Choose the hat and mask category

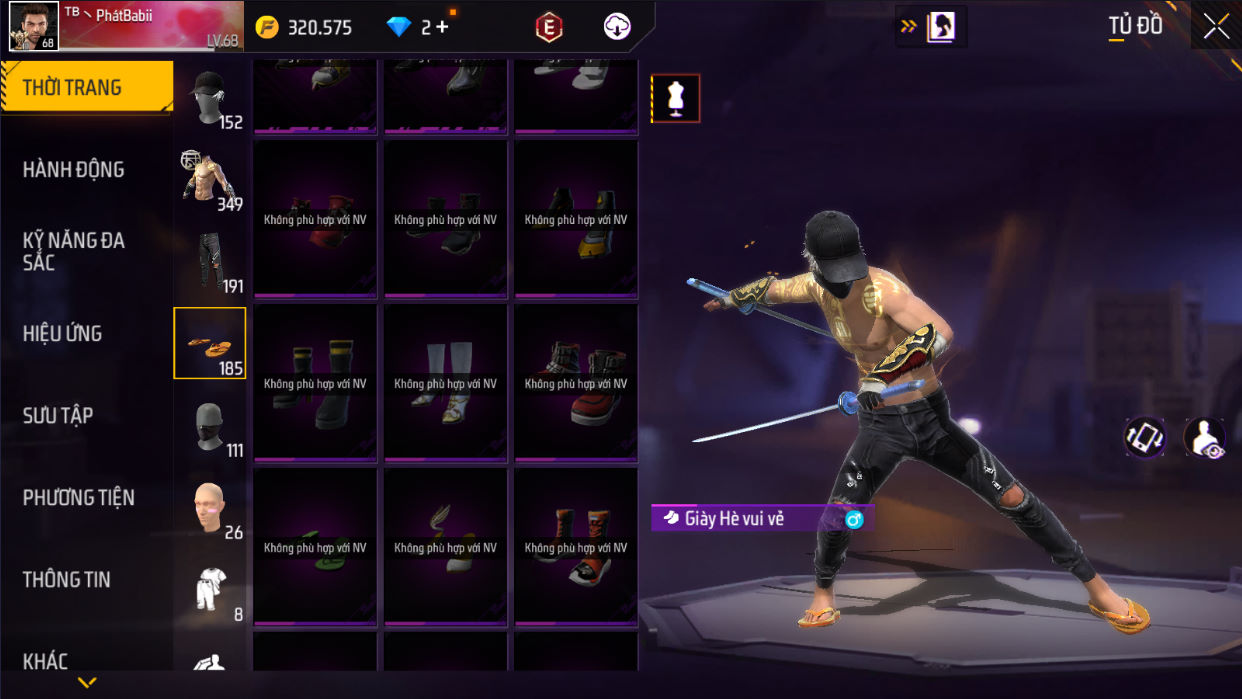(x=210, y=98)
